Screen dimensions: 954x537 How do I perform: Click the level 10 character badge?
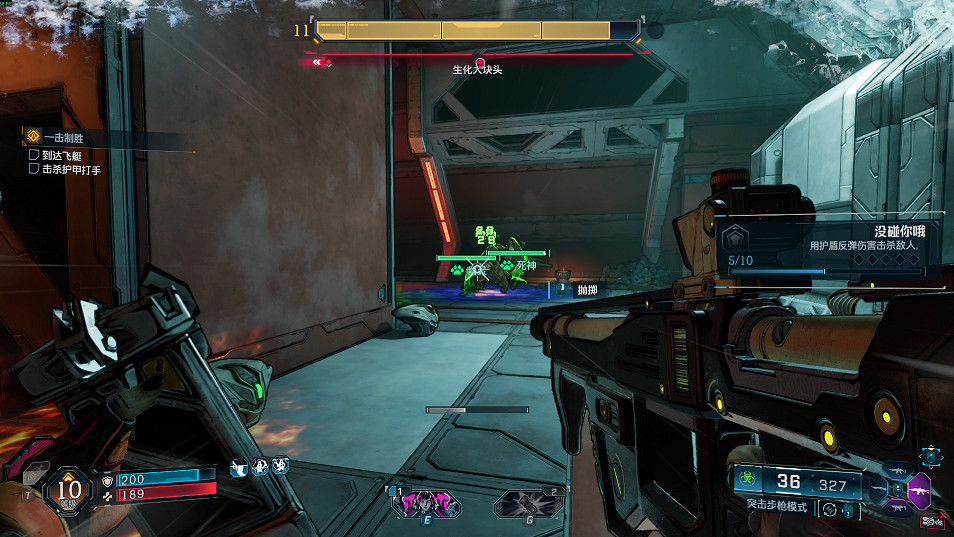tap(68, 489)
